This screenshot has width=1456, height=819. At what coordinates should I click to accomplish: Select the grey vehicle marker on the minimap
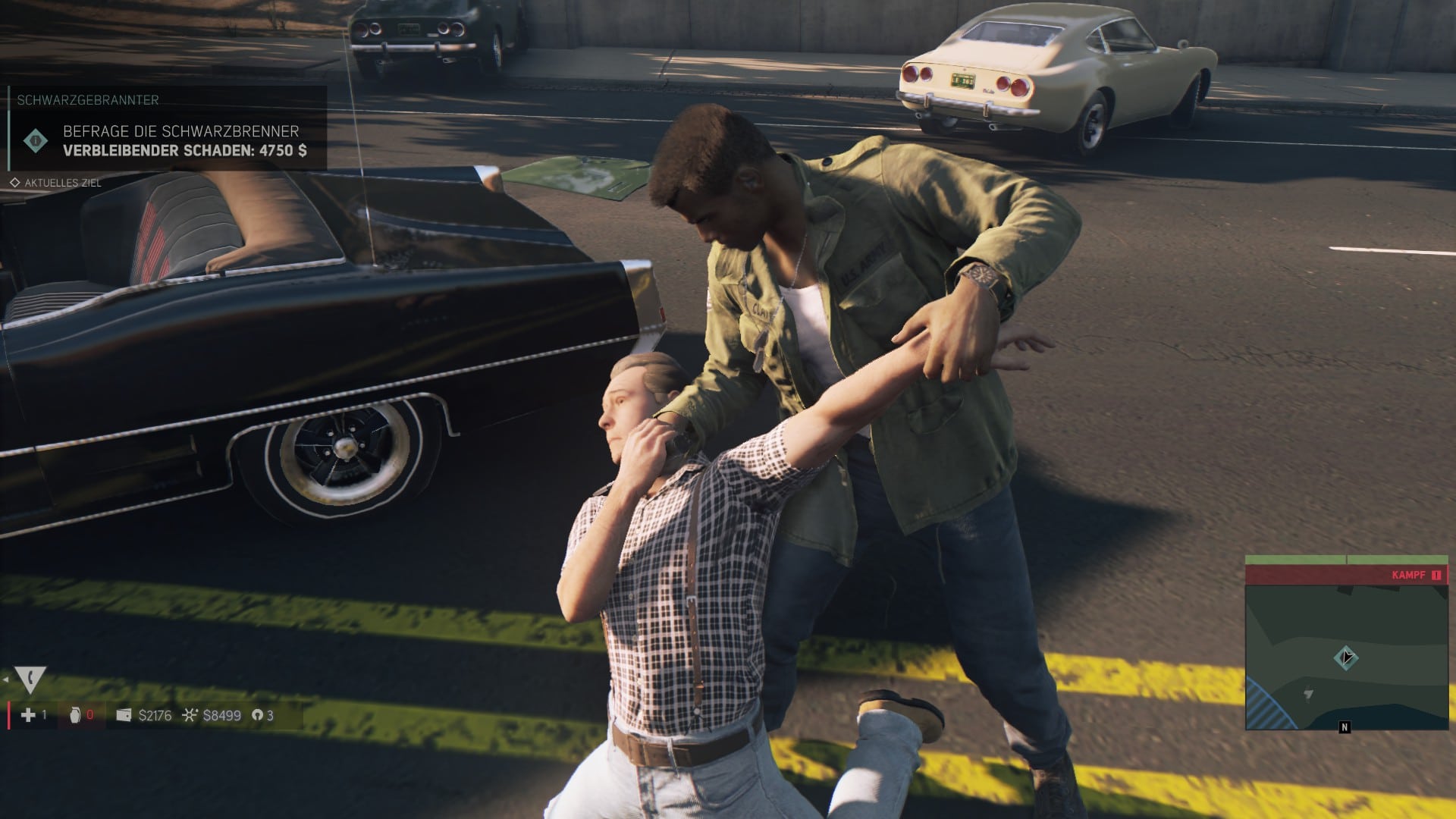1308,694
